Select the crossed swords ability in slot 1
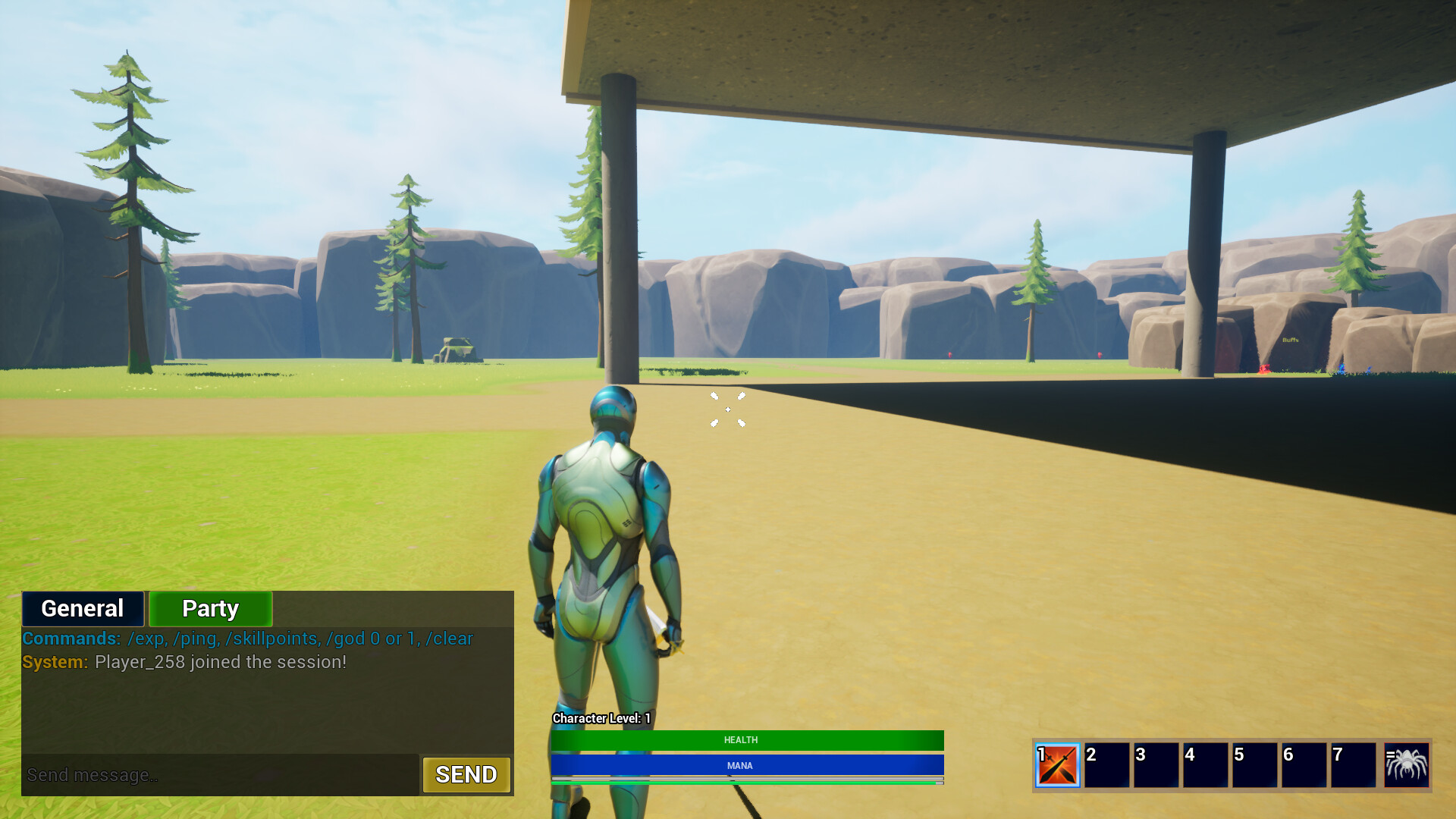 (1059, 766)
